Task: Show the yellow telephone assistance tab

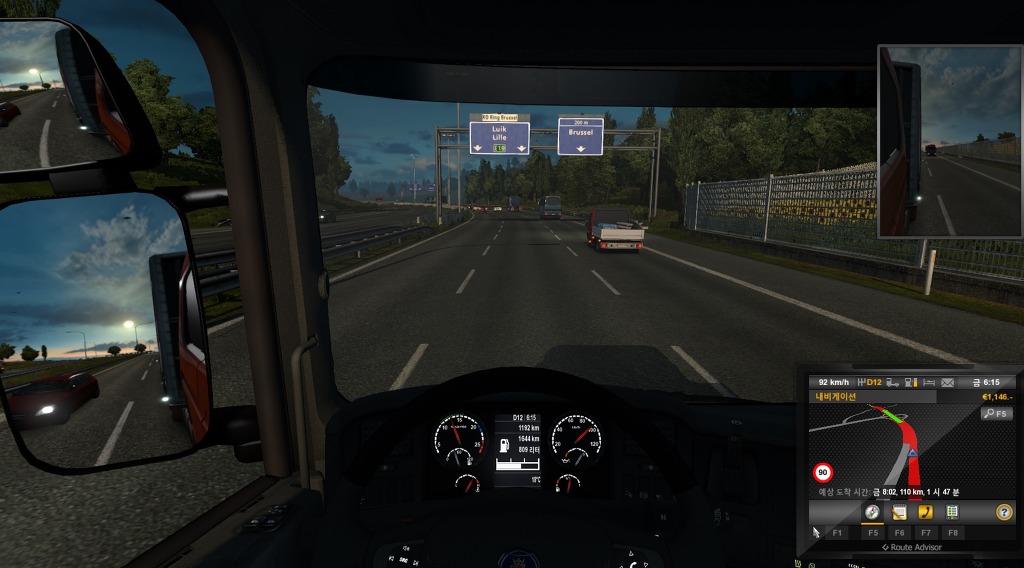Action: (925, 512)
